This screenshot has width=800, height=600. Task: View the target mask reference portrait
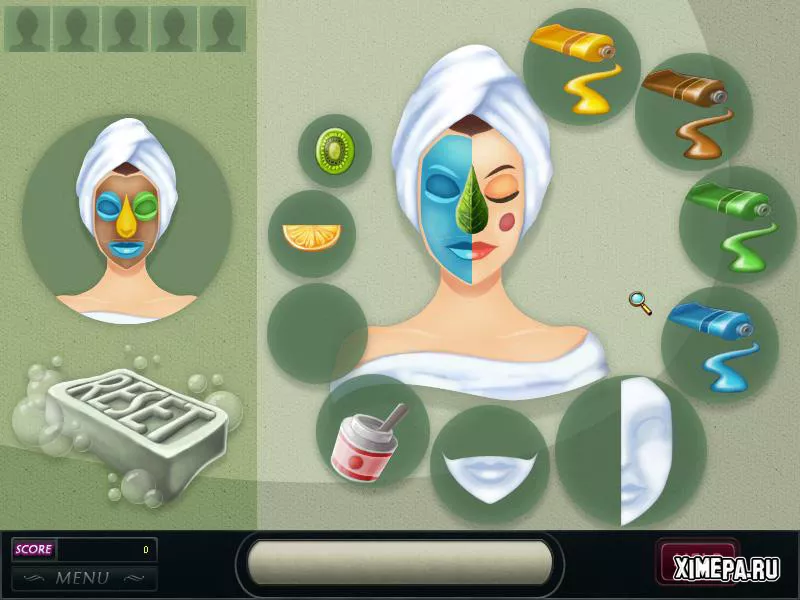click(127, 218)
